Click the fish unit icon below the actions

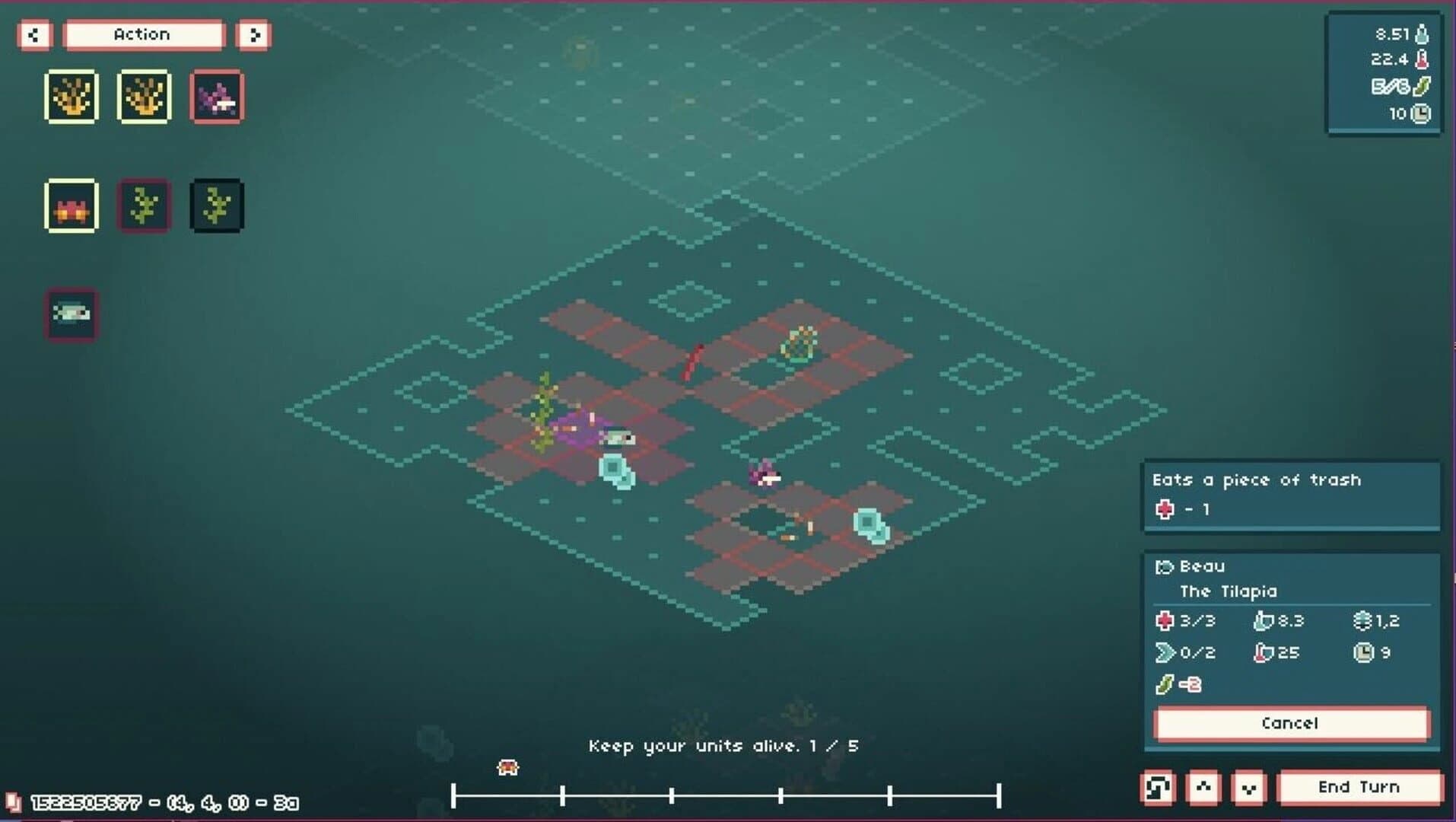coord(72,314)
